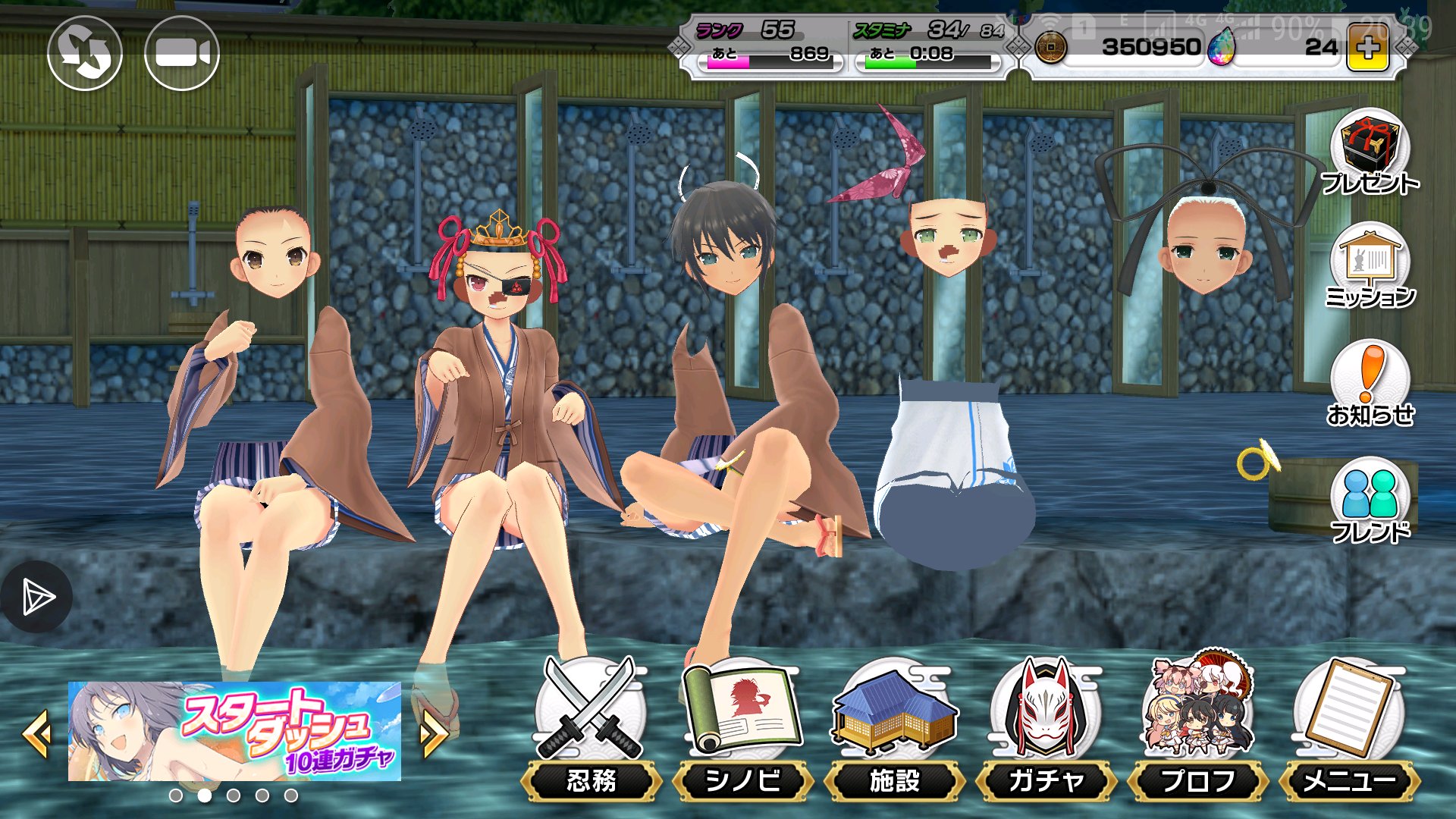Show the previous banner with left arrow
The image size is (1456, 819).
click(37, 733)
